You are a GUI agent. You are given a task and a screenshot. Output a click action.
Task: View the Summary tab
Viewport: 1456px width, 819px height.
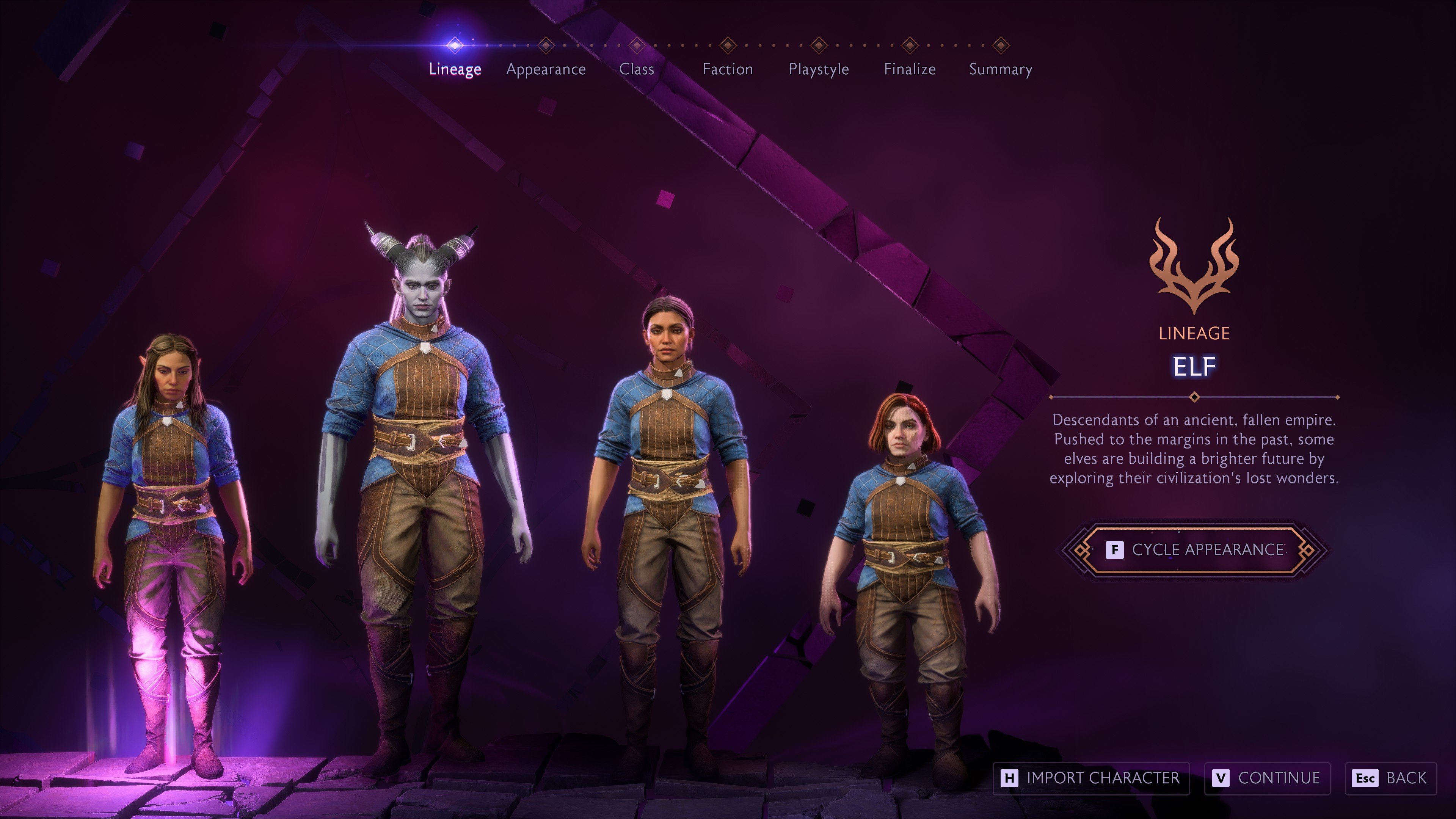coord(1001,69)
